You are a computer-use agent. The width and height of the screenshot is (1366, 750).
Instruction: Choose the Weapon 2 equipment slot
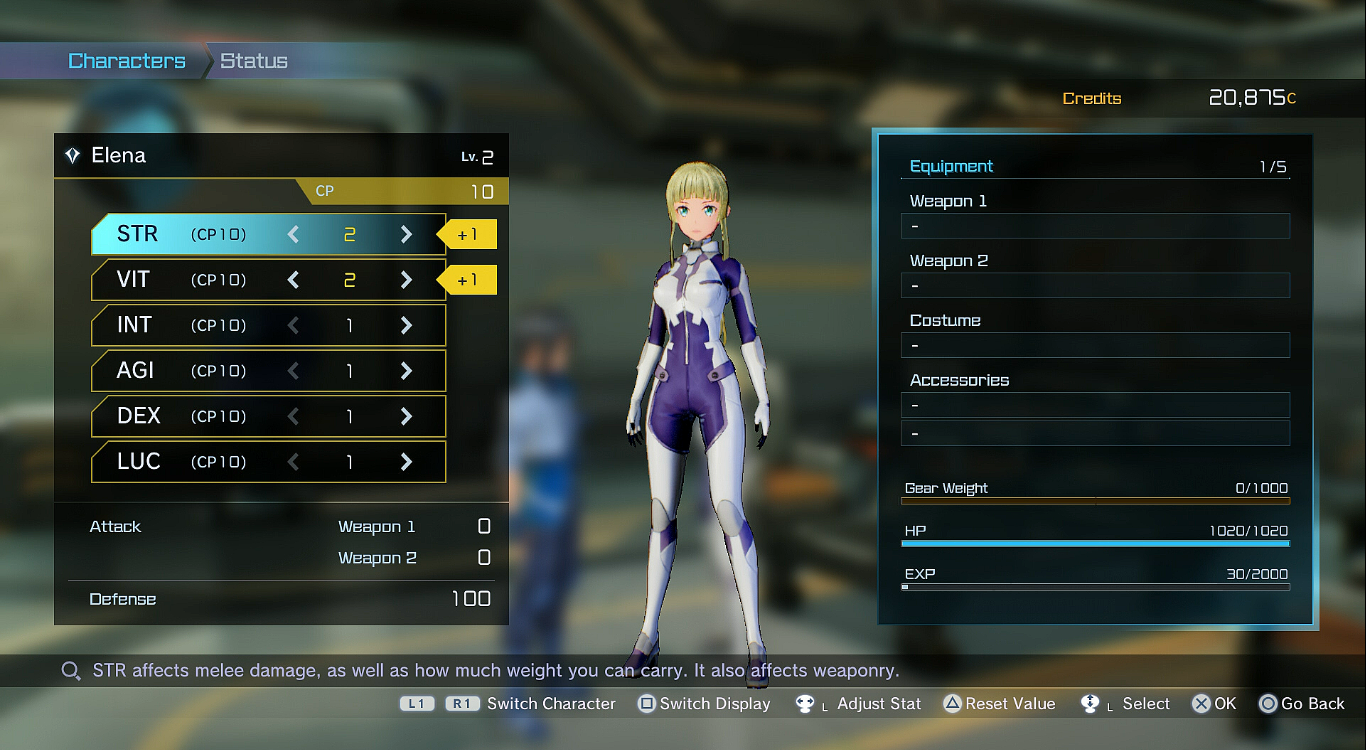click(x=1095, y=286)
